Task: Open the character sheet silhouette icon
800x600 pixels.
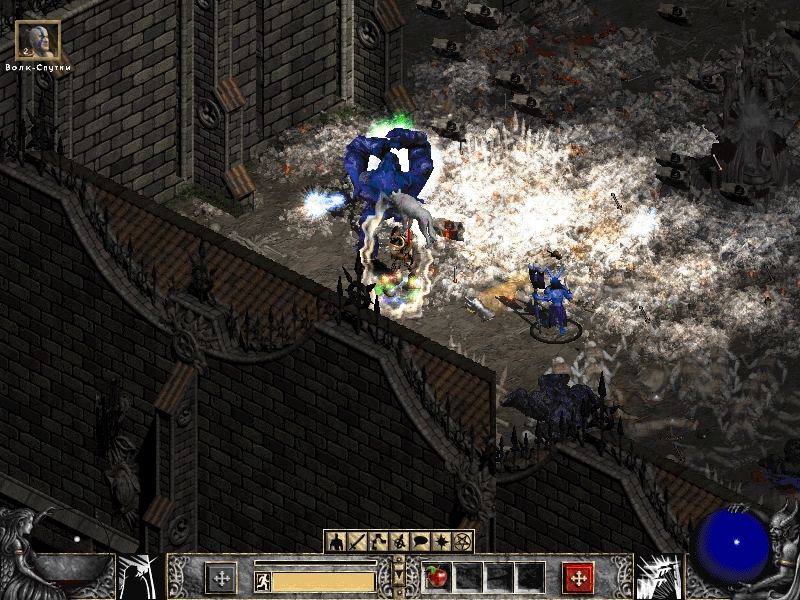Action: pyautogui.click(x=337, y=541)
